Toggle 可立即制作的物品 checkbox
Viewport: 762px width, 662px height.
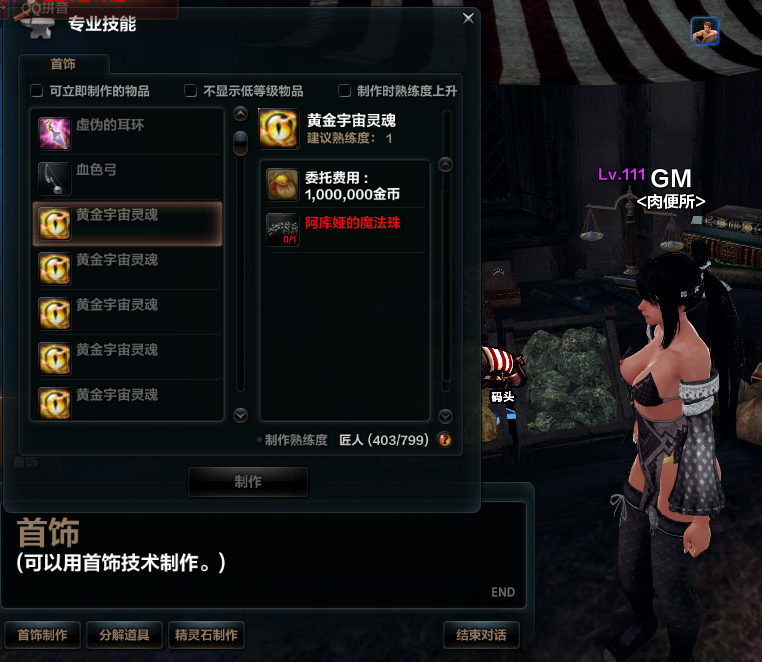(37, 91)
